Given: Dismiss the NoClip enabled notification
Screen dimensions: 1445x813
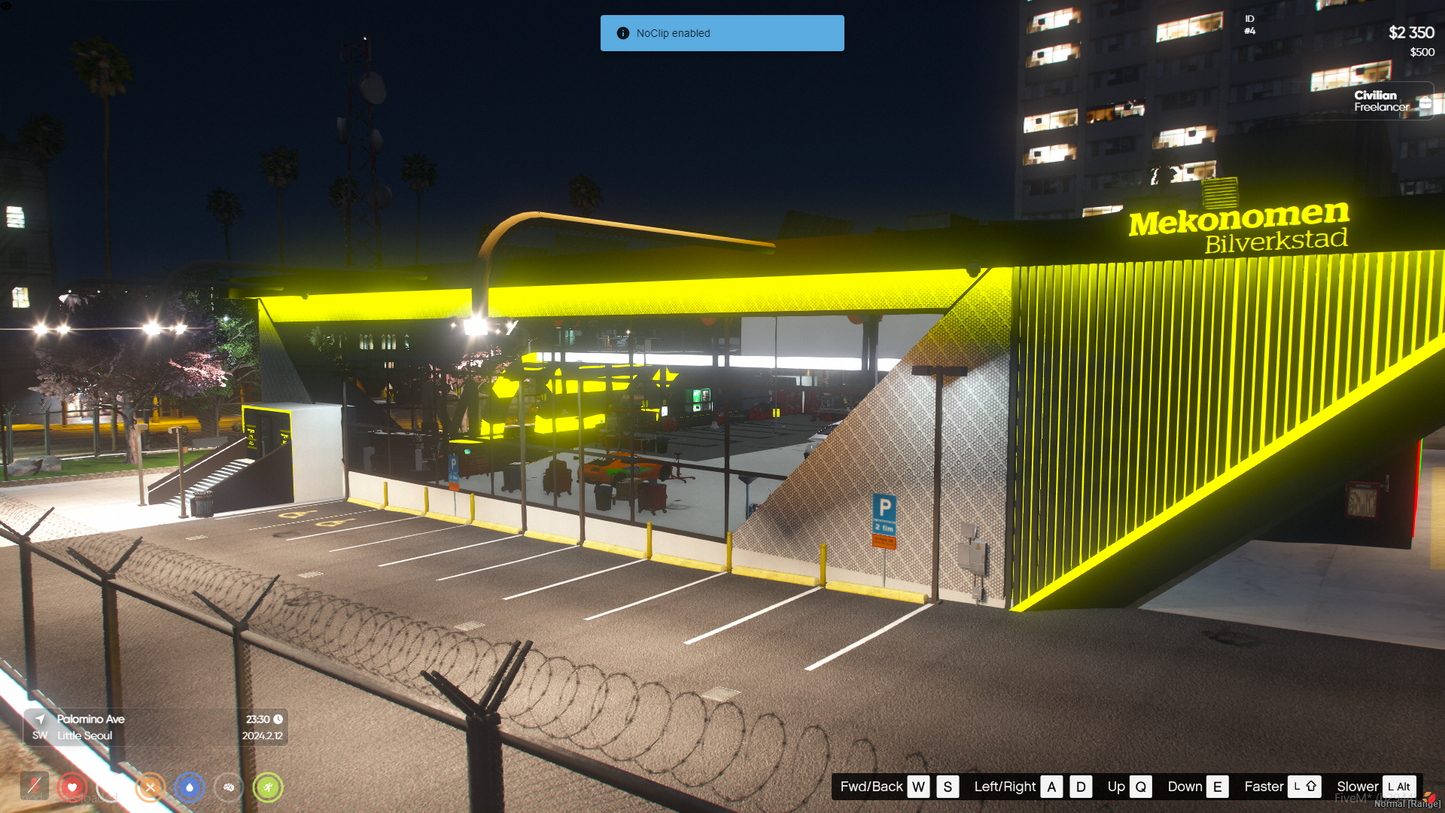Looking at the screenshot, I should [x=722, y=33].
